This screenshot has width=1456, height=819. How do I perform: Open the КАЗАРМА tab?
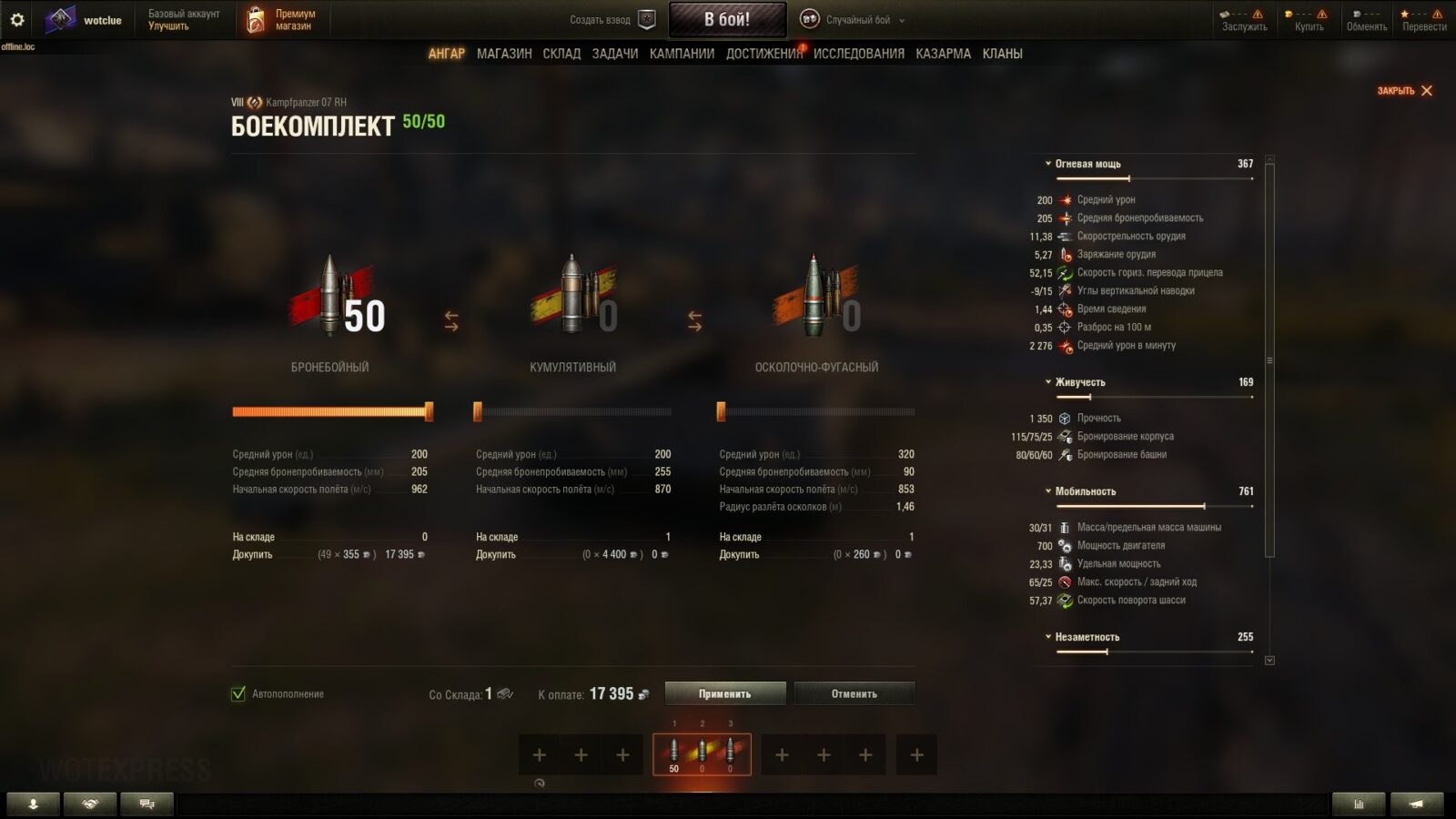tap(943, 54)
